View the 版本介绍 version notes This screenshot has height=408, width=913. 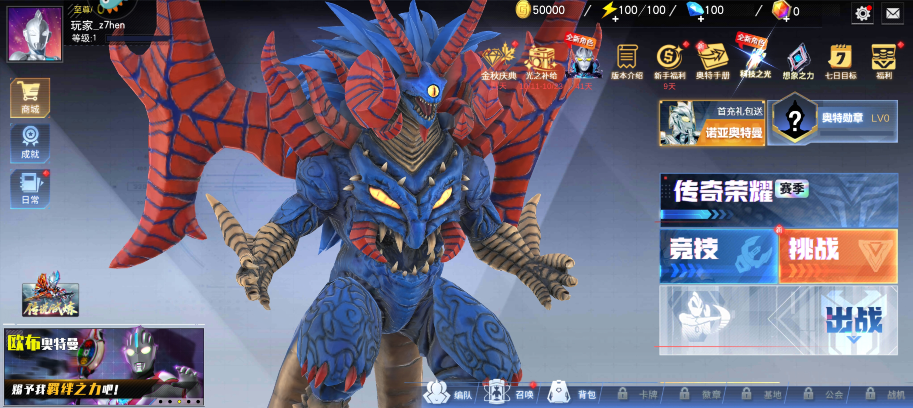click(x=627, y=62)
